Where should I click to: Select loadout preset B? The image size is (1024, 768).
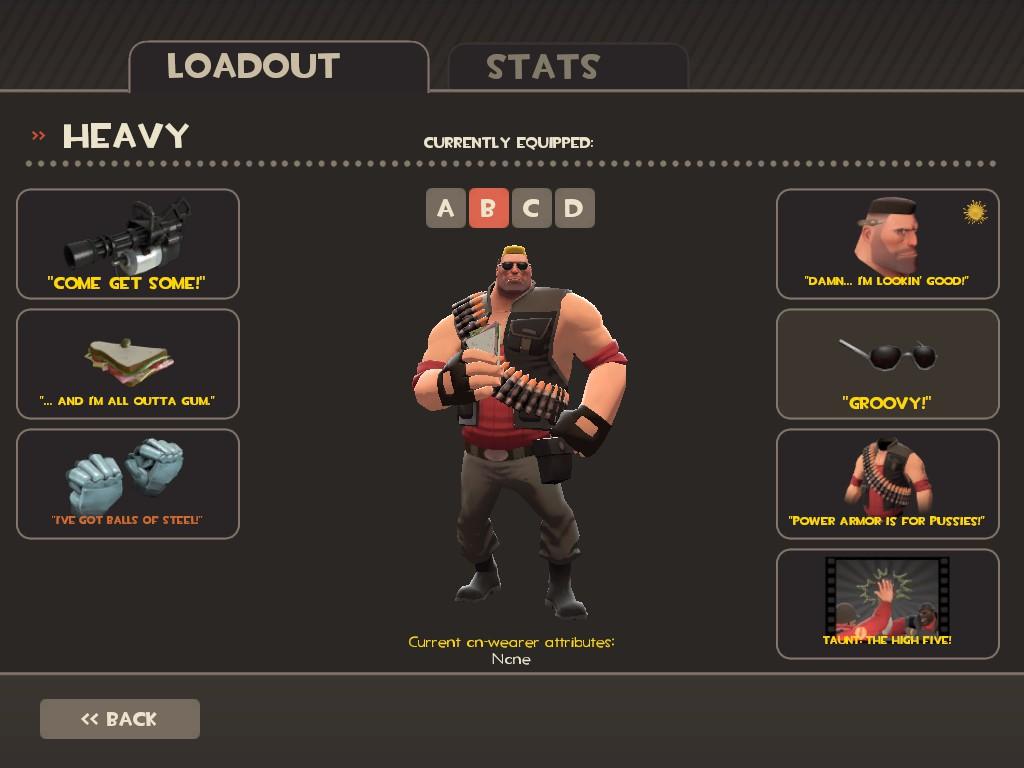click(488, 208)
